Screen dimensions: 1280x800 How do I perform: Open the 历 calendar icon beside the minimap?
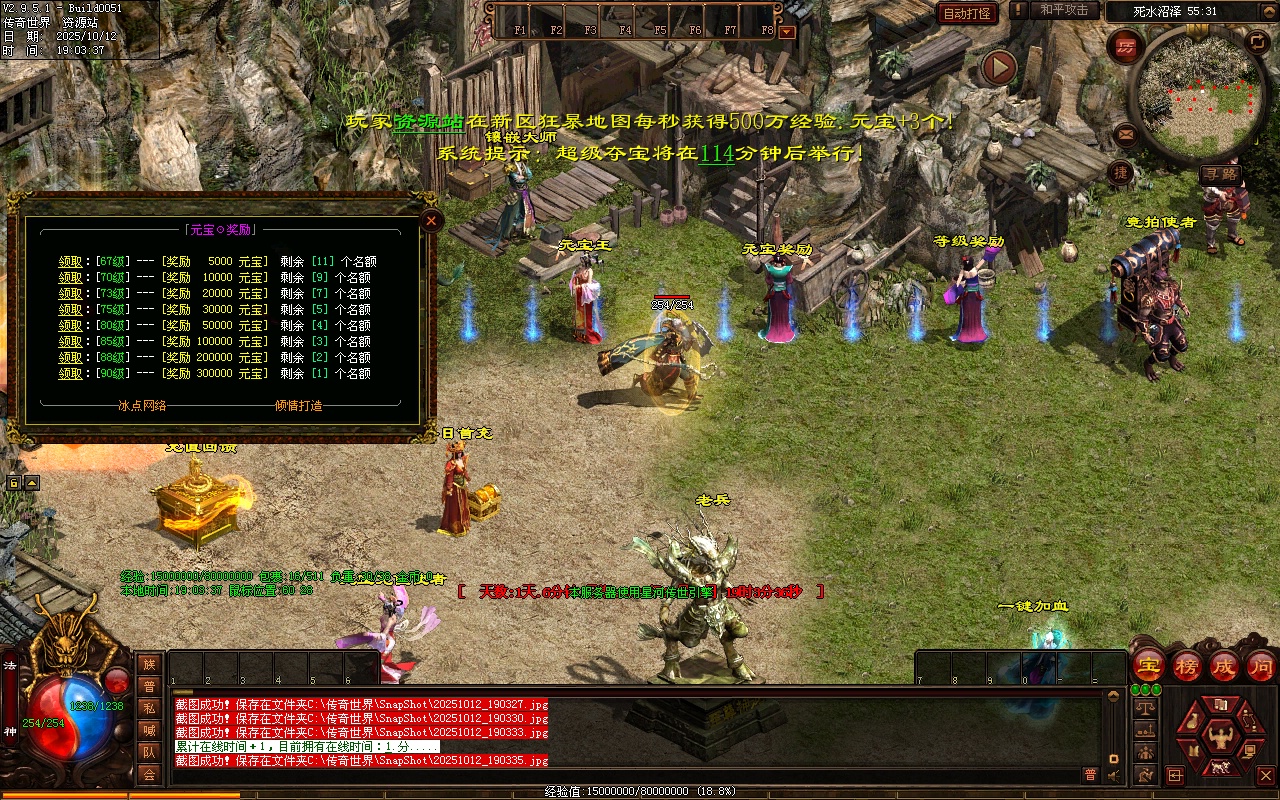coord(1126,47)
